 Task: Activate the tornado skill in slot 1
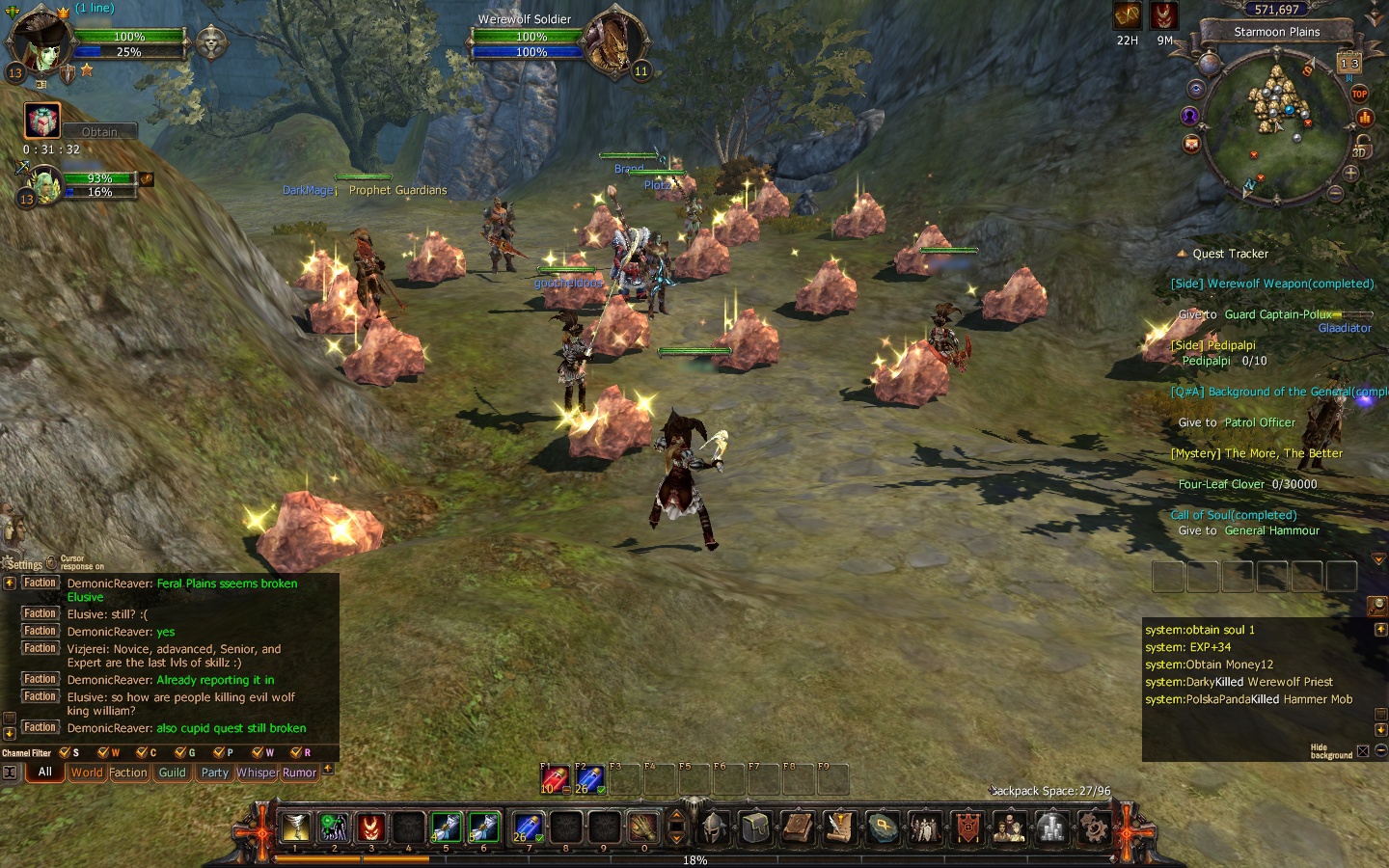point(295,827)
